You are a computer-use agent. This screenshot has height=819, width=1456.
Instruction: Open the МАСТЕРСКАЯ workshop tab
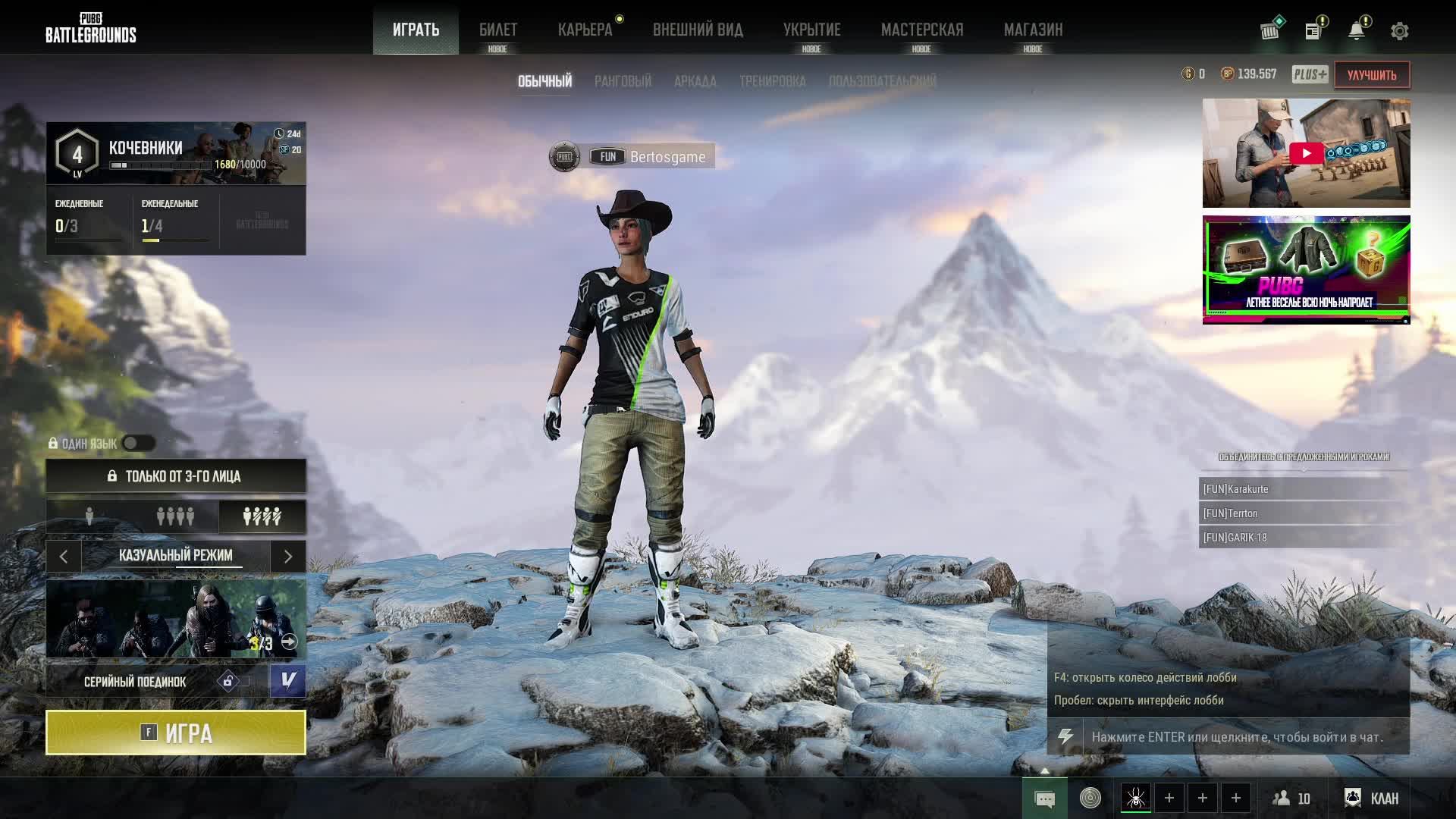(921, 30)
